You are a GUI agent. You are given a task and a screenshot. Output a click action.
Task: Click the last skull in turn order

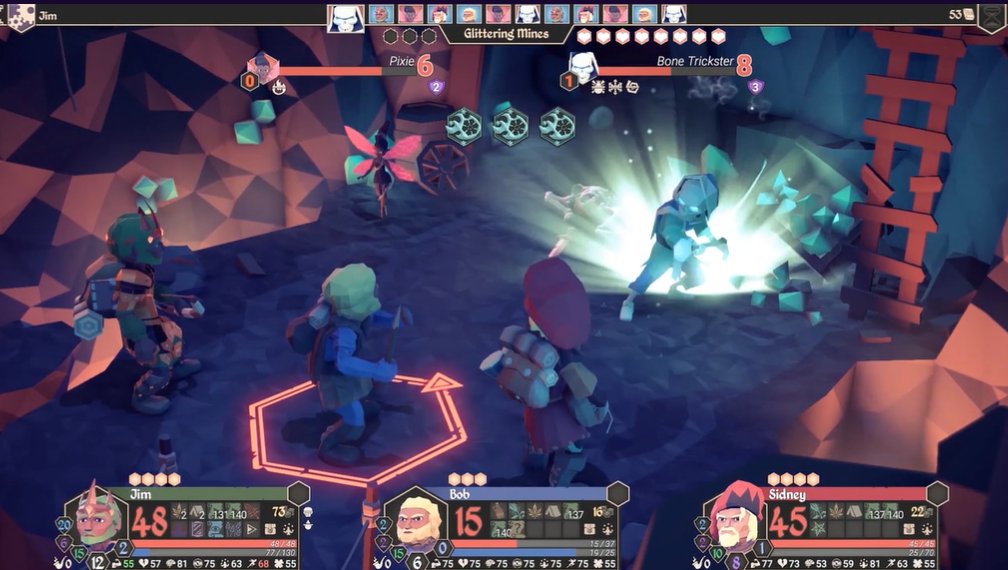point(674,14)
